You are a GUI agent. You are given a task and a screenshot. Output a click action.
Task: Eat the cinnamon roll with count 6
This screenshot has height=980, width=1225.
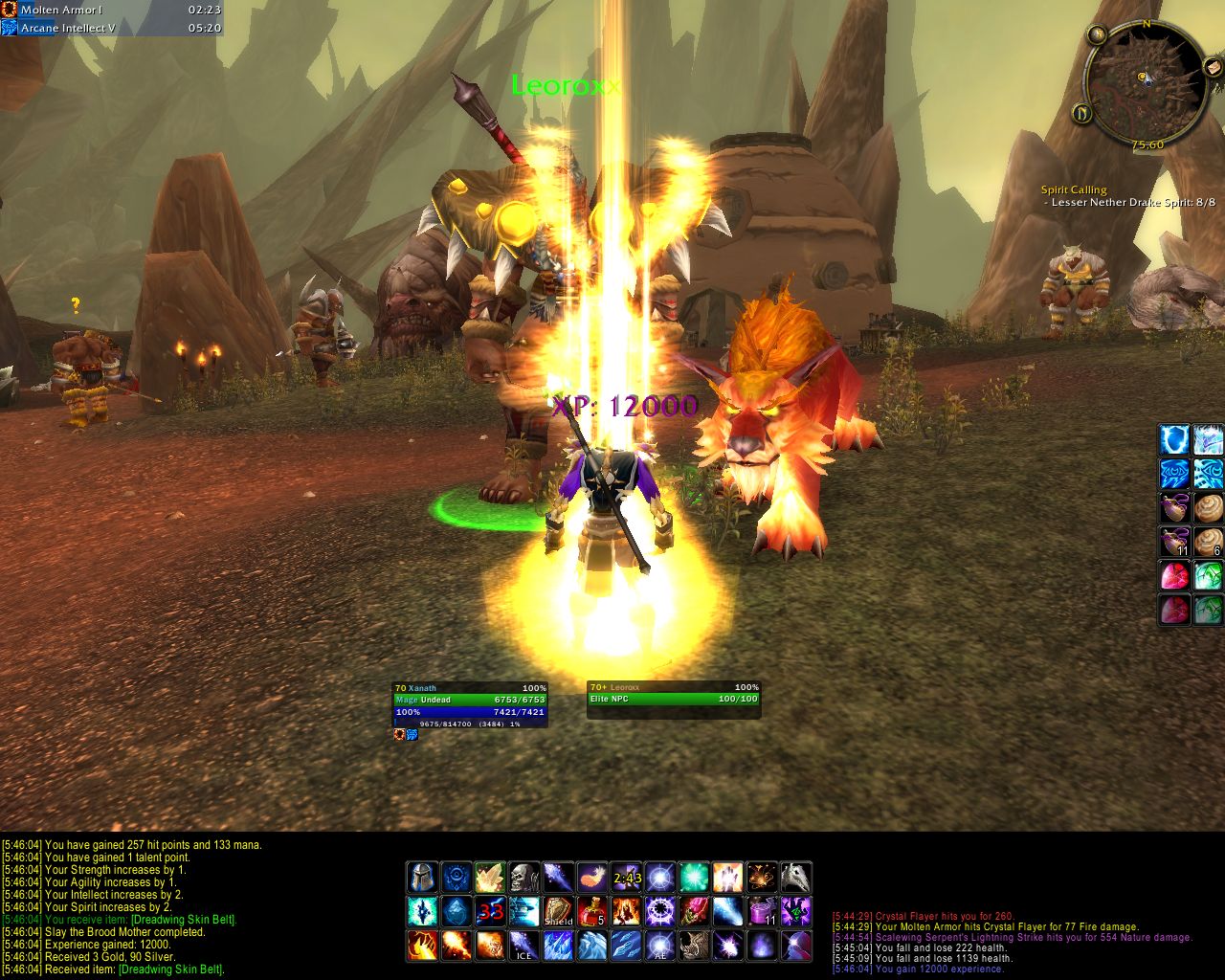[x=1208, y=542]
